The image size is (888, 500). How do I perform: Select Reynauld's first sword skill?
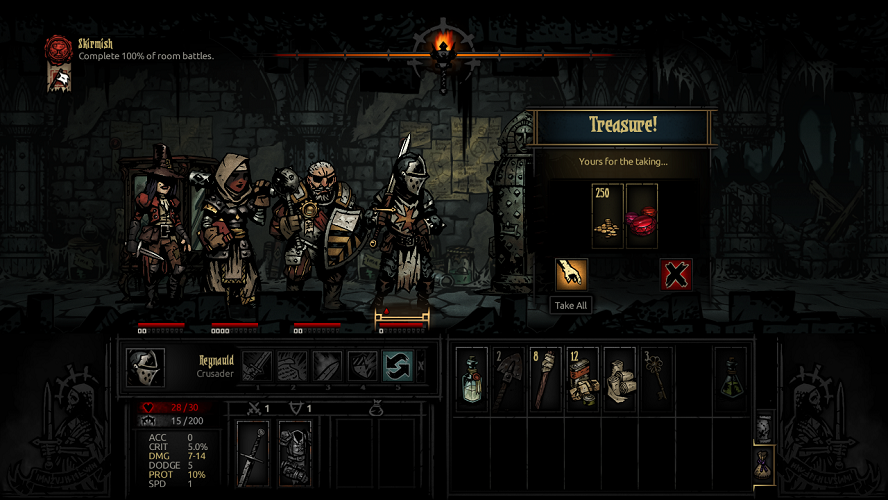[257, 366]
